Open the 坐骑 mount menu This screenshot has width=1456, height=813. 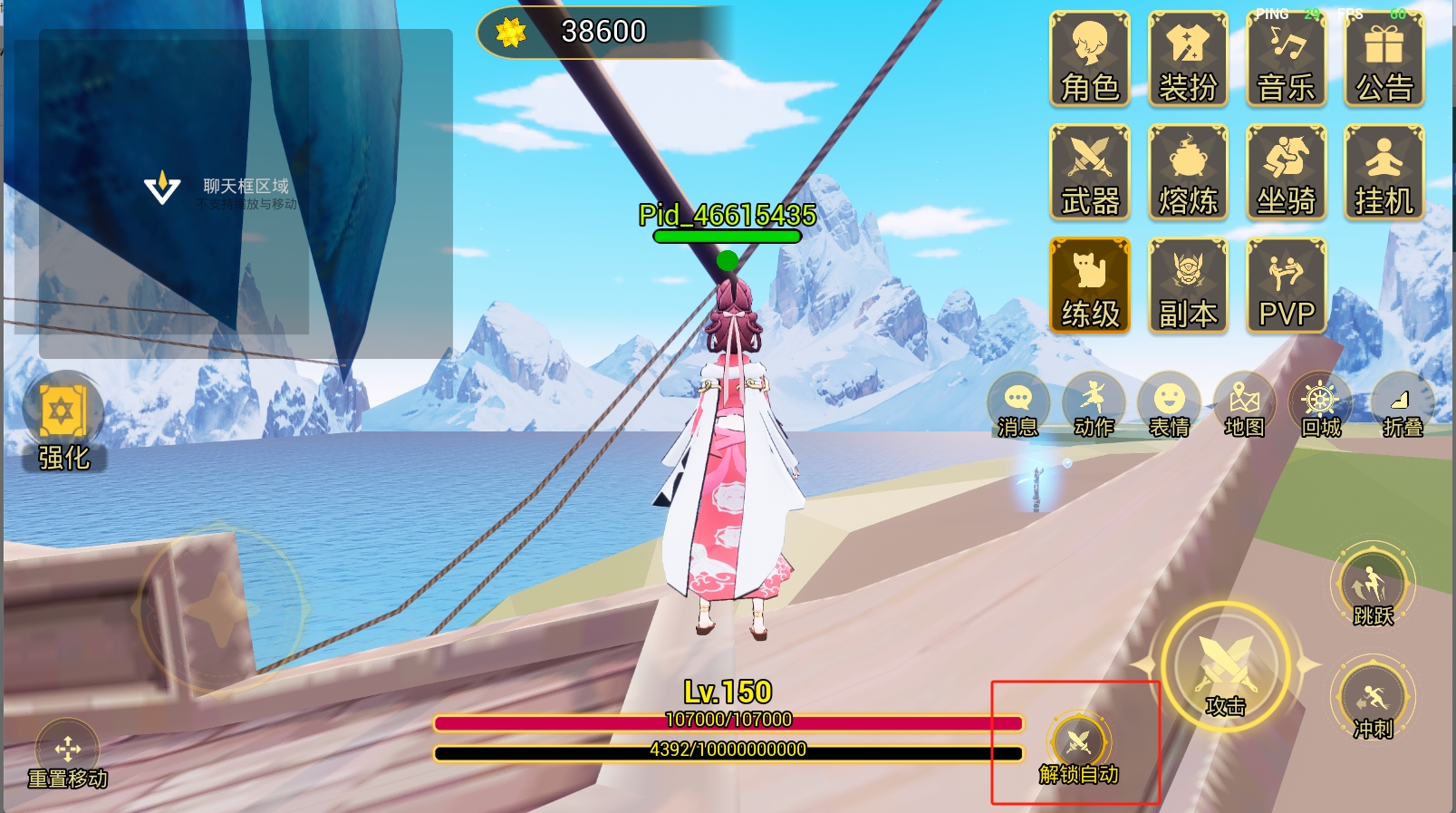1286,173
